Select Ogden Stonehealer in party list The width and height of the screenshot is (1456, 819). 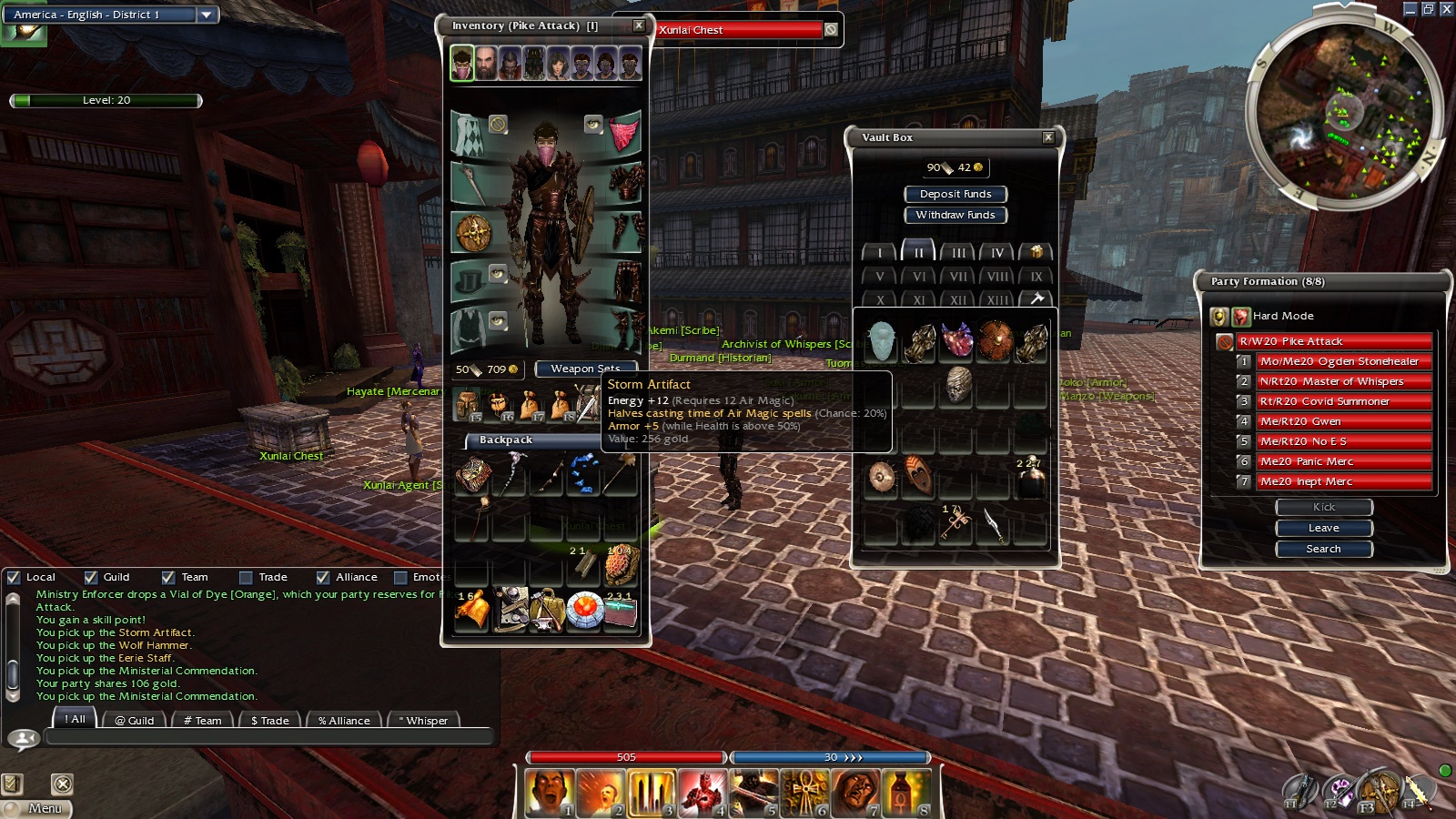(x=1339, y=361)
